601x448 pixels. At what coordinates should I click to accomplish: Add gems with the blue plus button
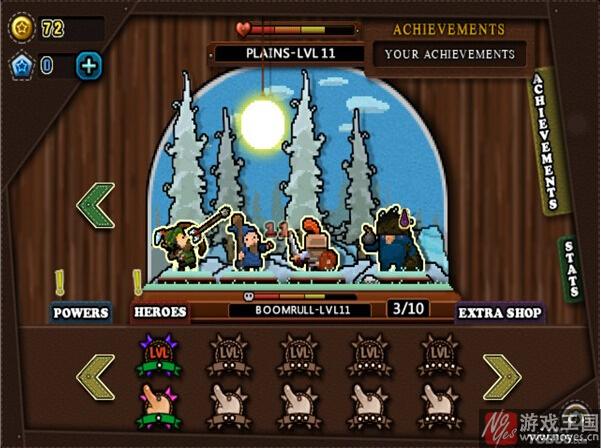(x=89, y=67)
